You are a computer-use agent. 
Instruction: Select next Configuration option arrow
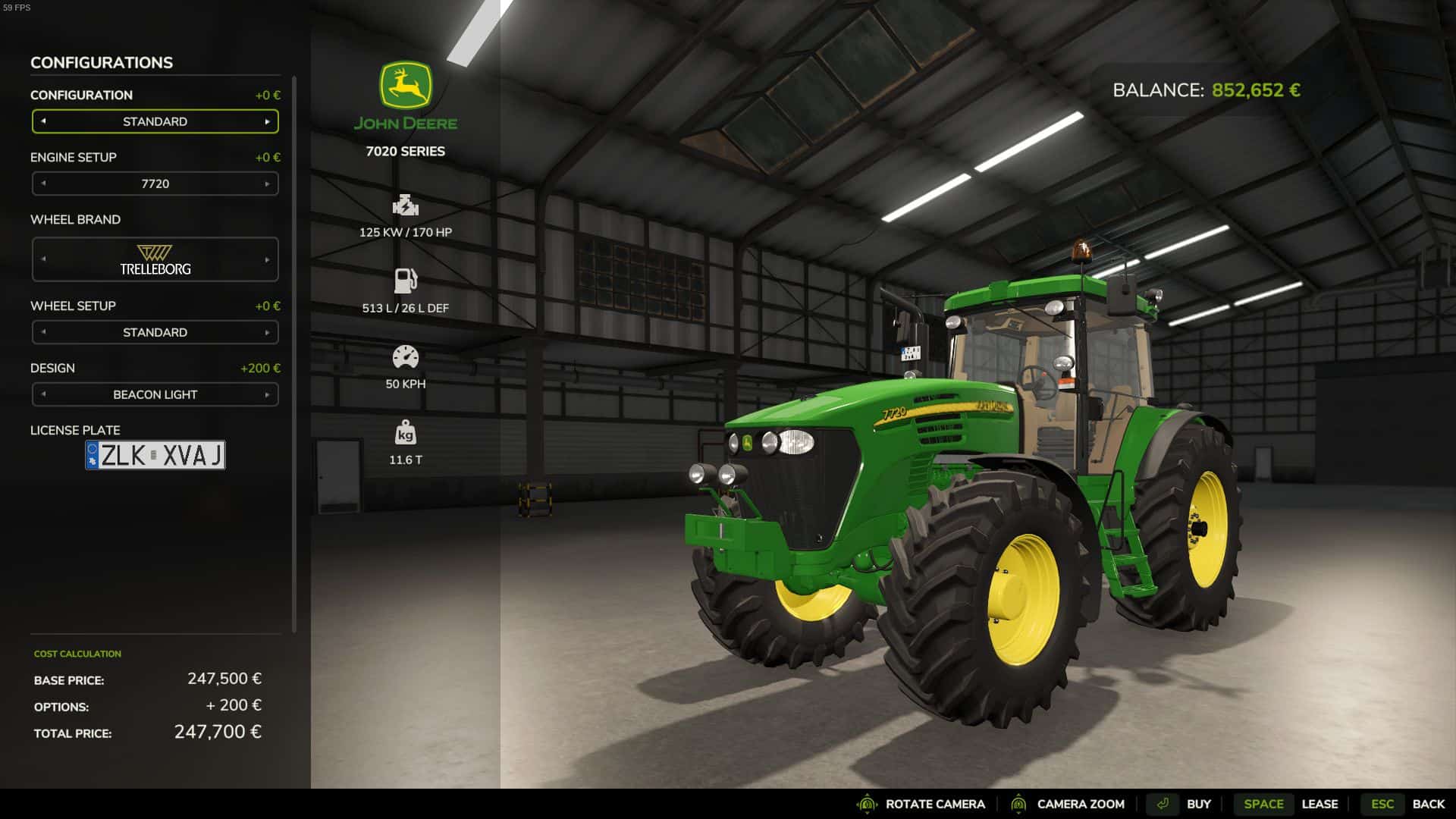point(267,121)
